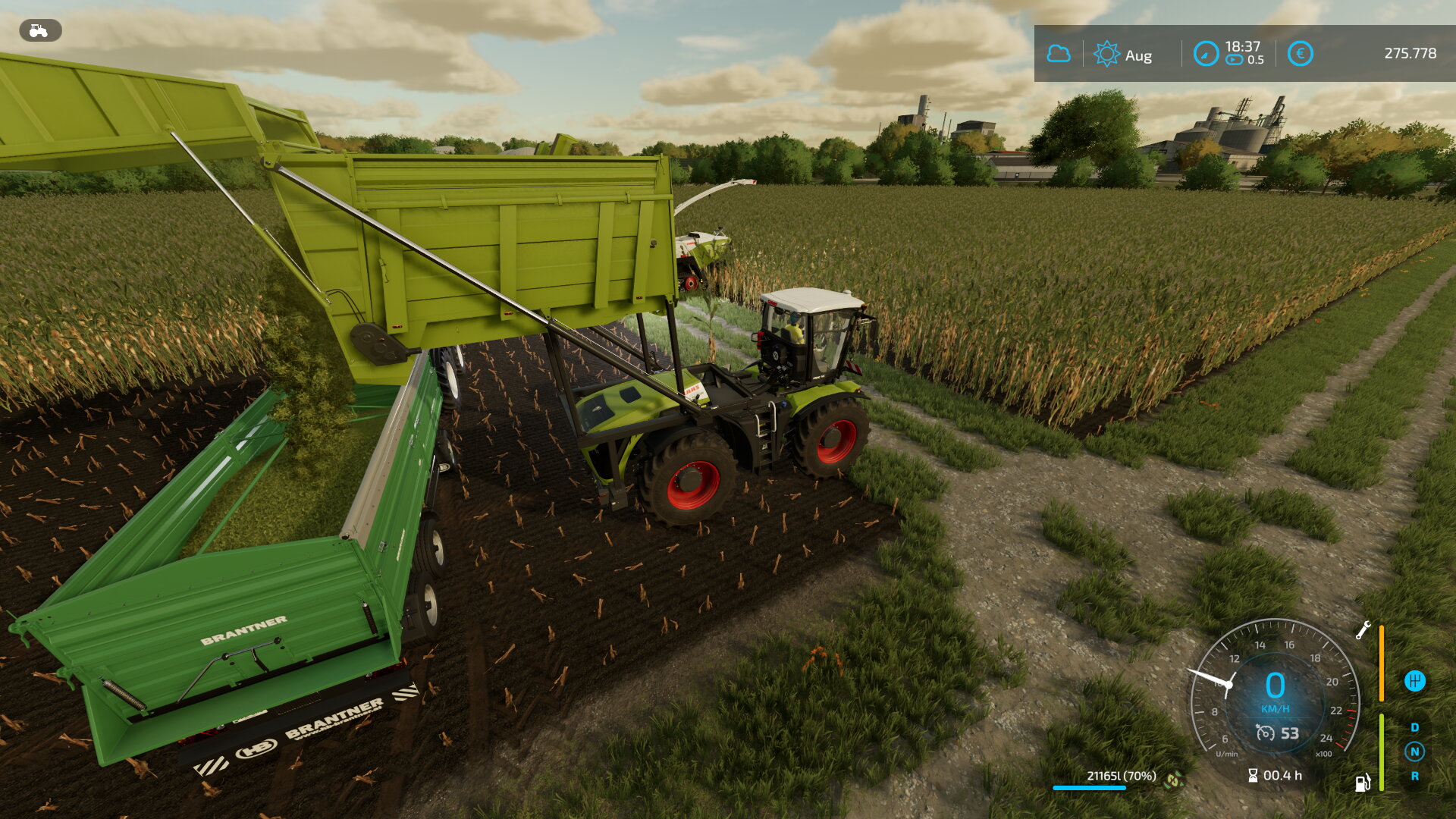Select the wrench damage icon
The width and height of the screenshot is (1456, 819).
coord(1363,630)
